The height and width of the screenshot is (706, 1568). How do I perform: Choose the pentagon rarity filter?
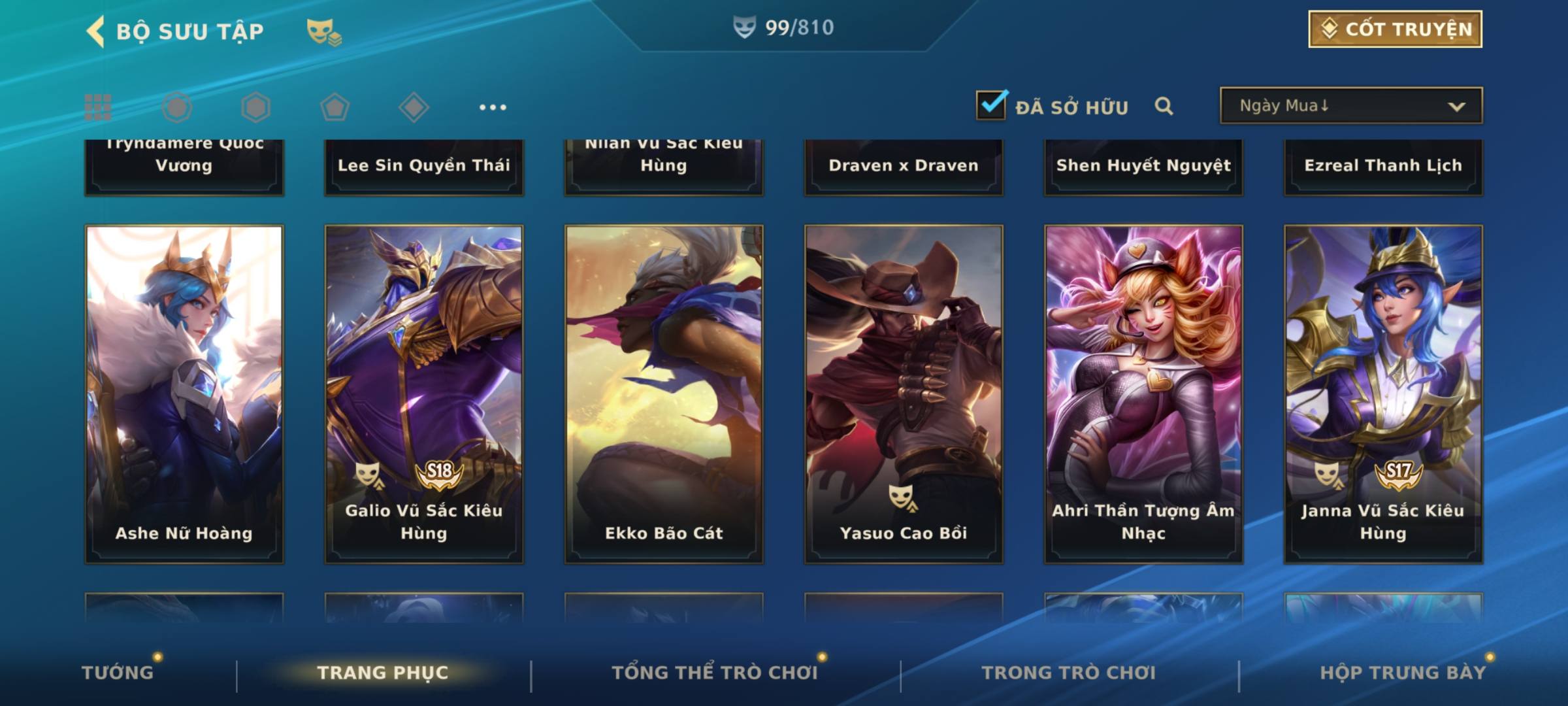pyautogui.click(x=335, y=107)
